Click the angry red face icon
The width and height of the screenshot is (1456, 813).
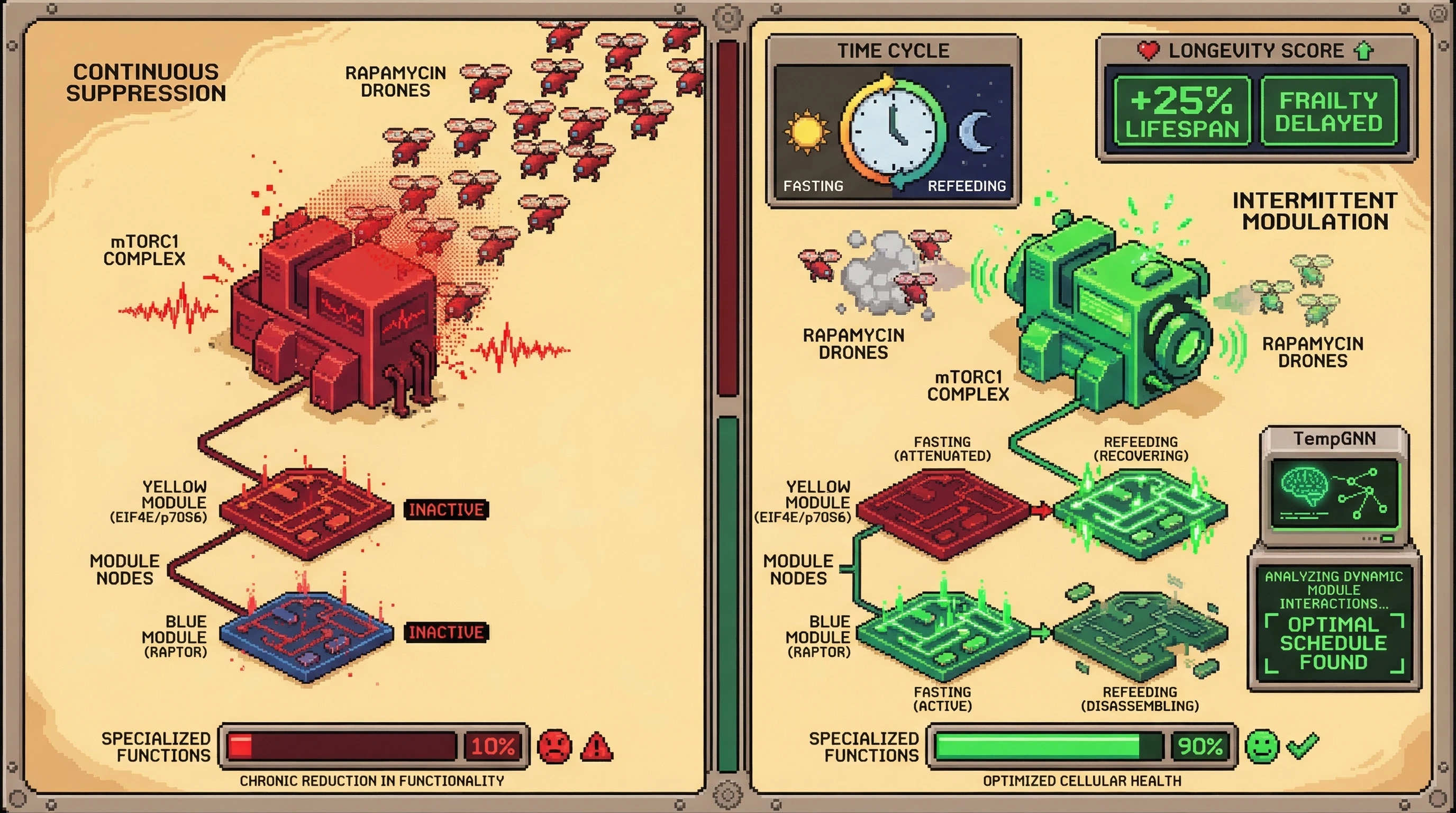point(554,746)
